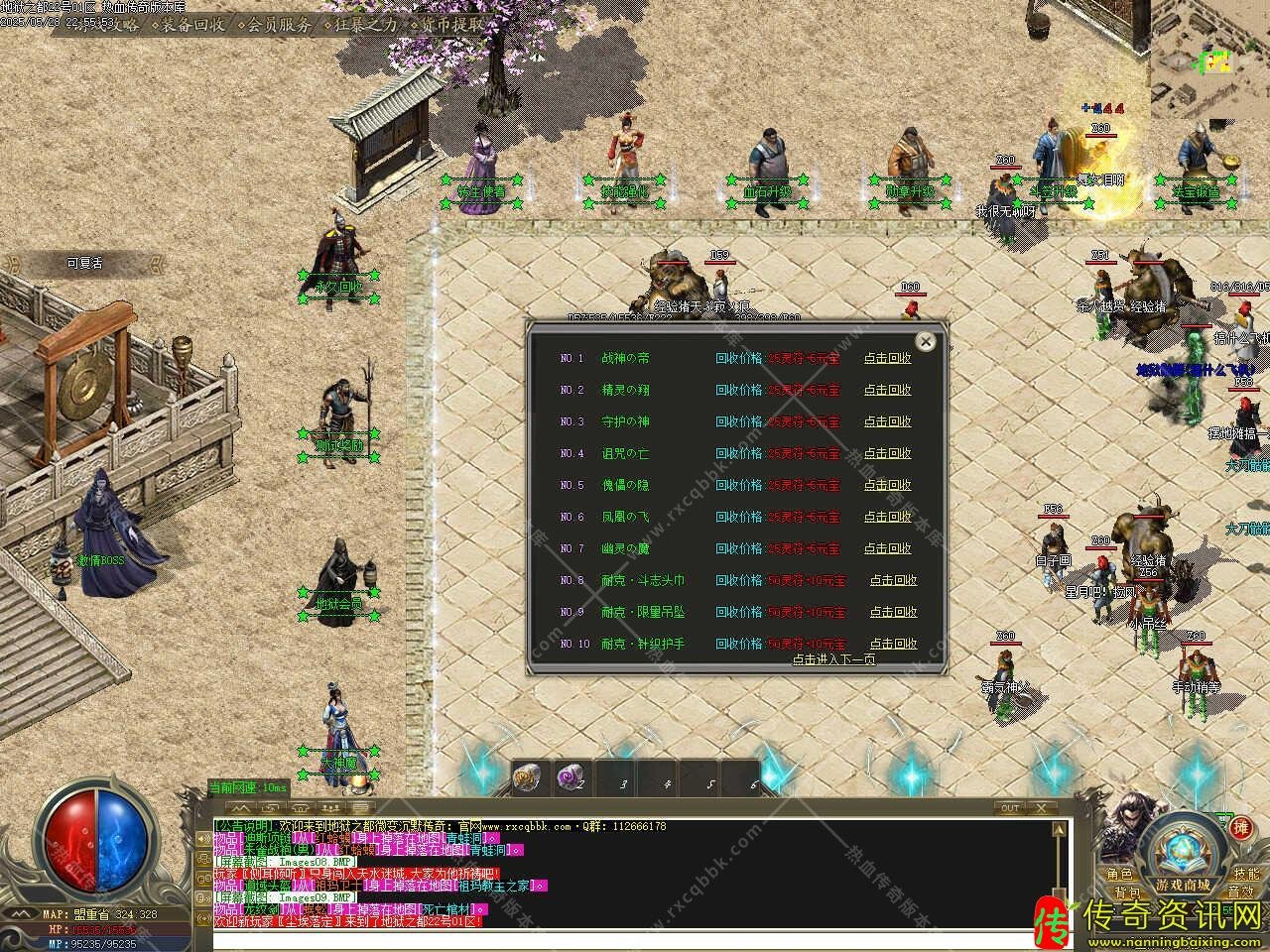Open the 游戏商城 game shop

[x=1182, y=884]
